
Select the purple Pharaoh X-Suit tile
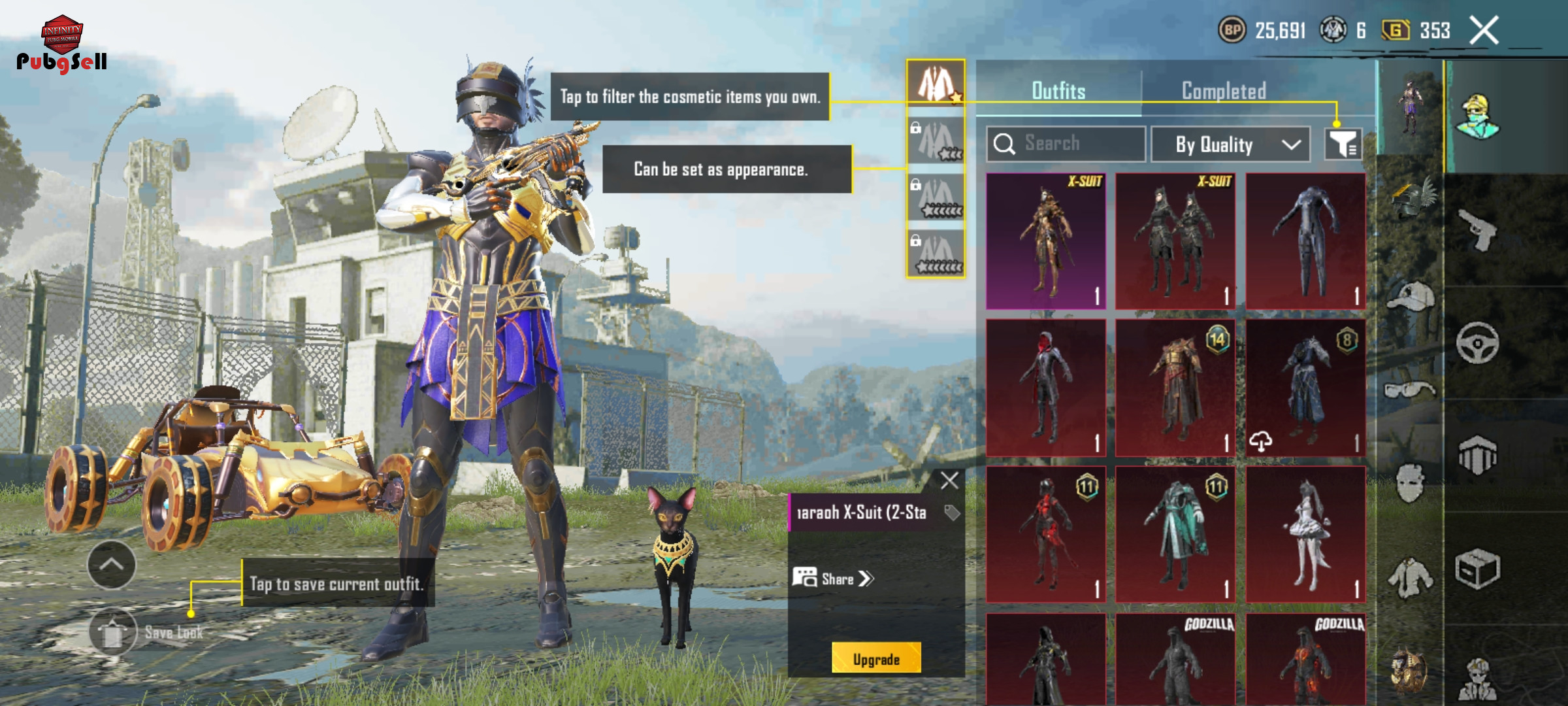(x=1046, y=241)
